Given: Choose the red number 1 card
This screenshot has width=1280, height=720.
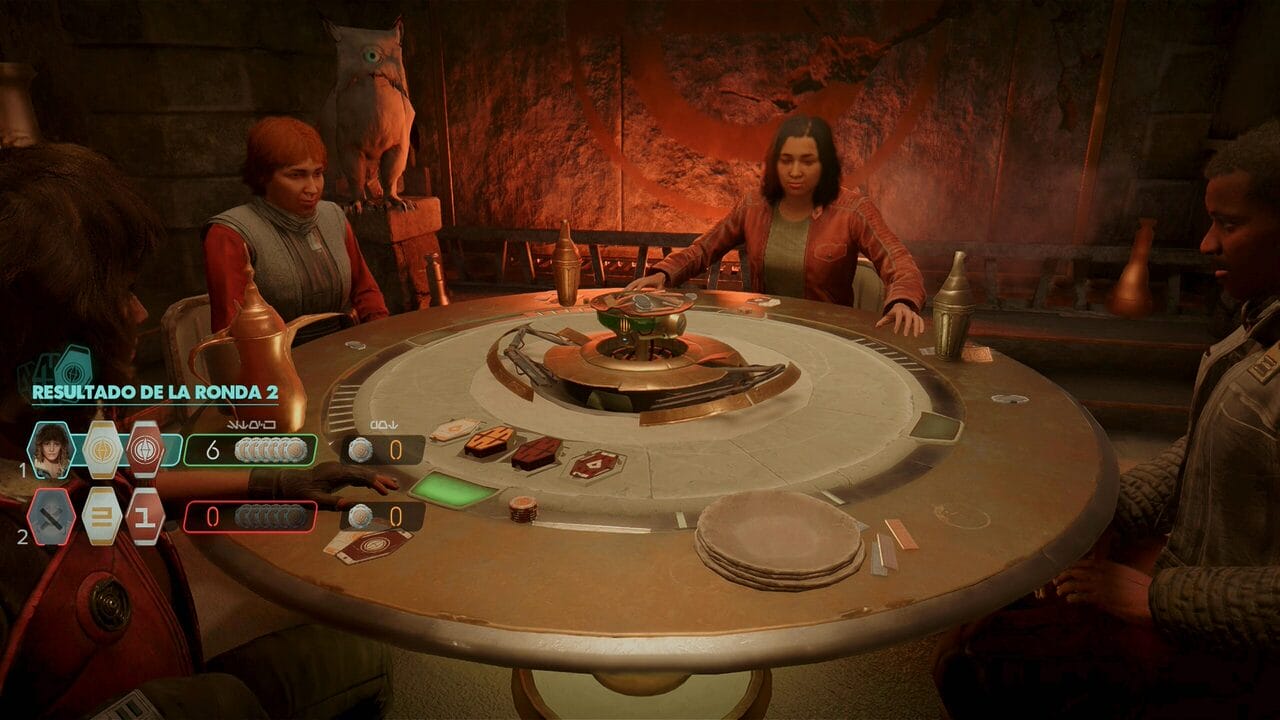Looking at the screenshot, I should [146, 516].
